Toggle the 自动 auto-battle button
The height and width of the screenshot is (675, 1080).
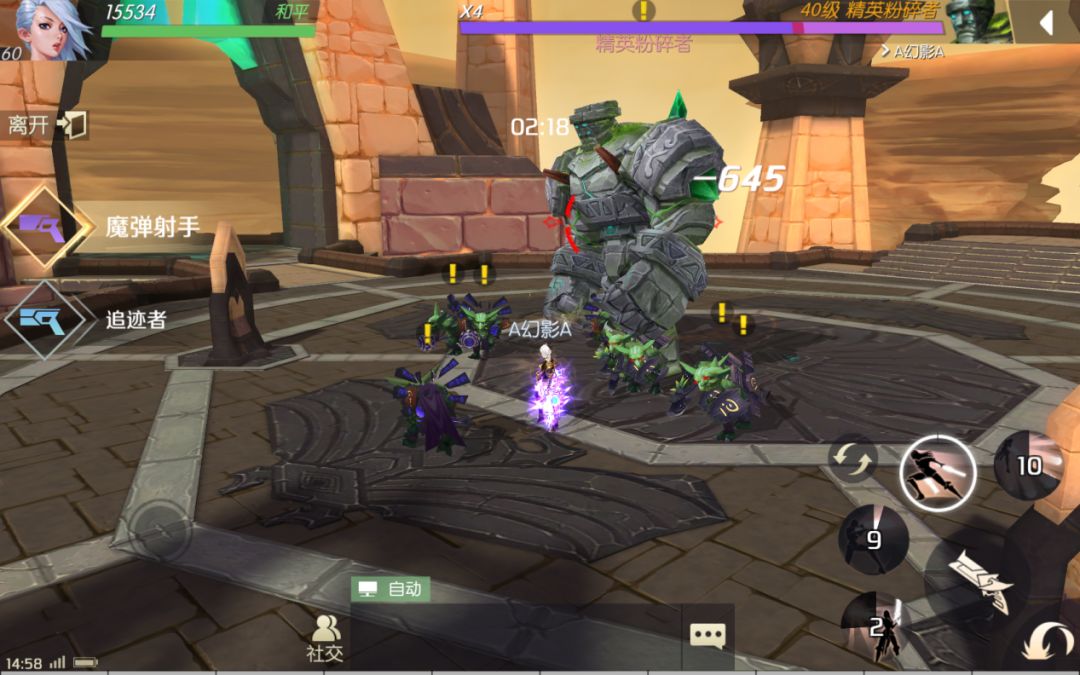(390, 589)
